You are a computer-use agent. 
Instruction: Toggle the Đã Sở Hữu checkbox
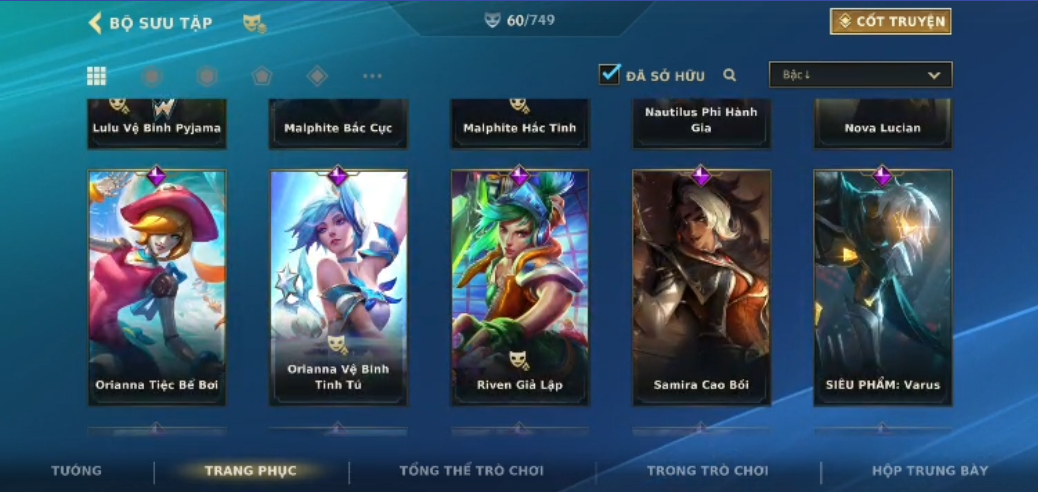pos(609,75)
